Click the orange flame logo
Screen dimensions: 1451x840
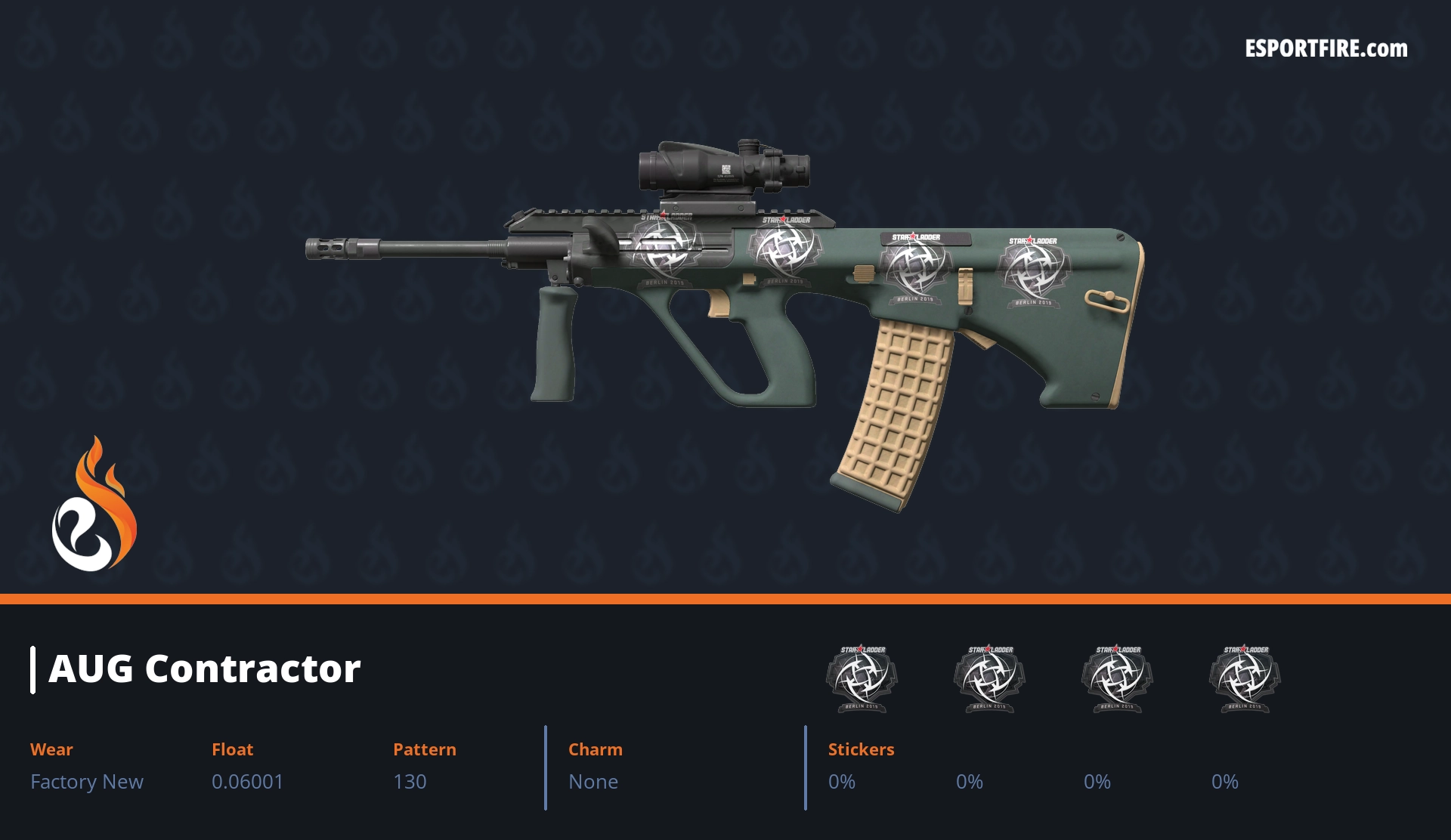click(x=94, y=505)
